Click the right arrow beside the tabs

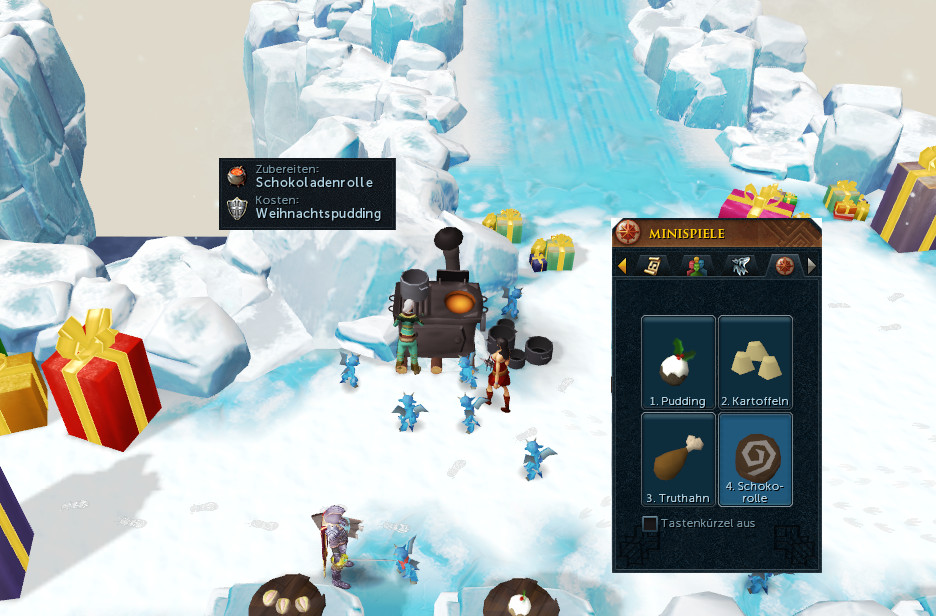point(811,265)
